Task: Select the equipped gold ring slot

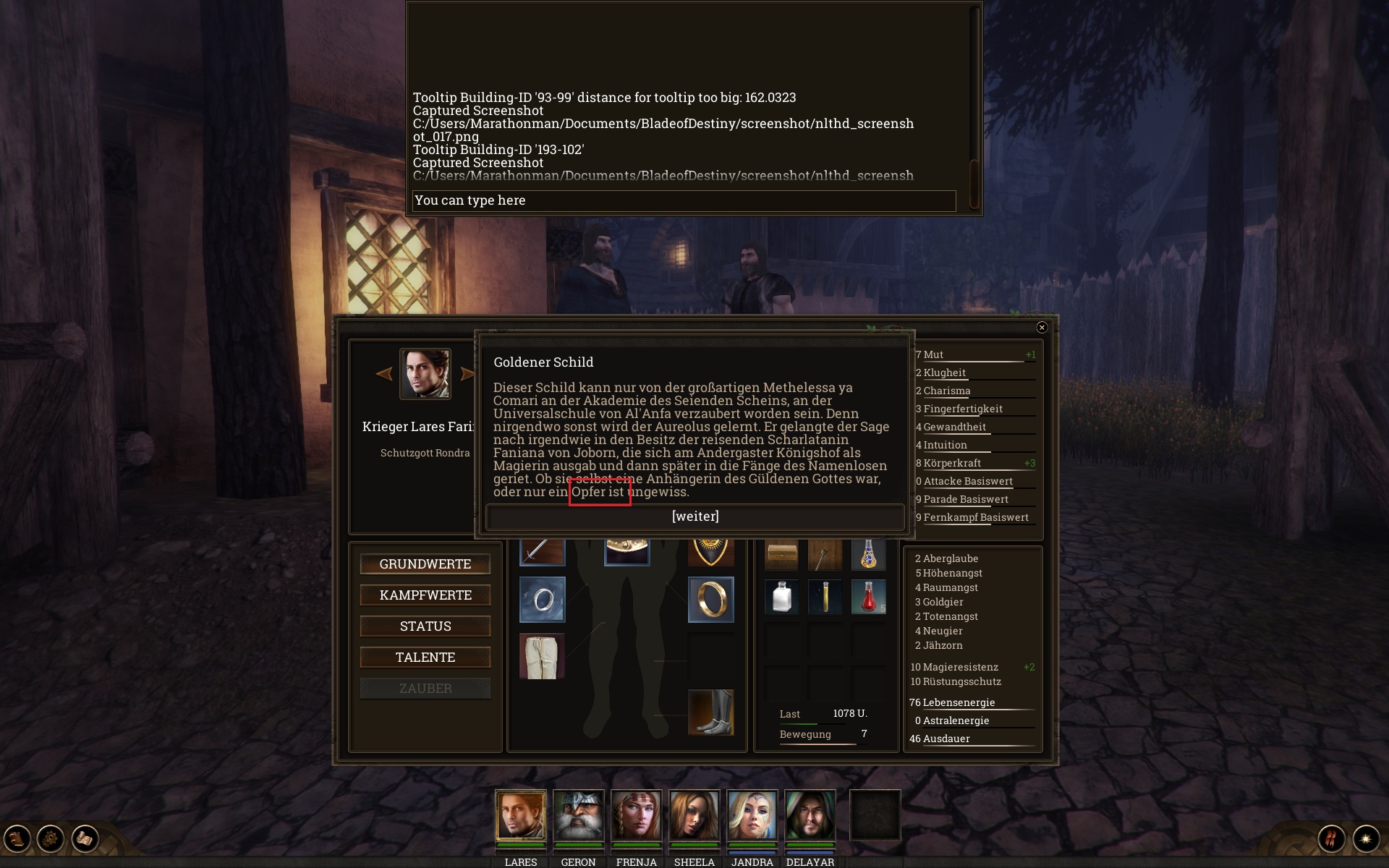Action: coord(710,600)
